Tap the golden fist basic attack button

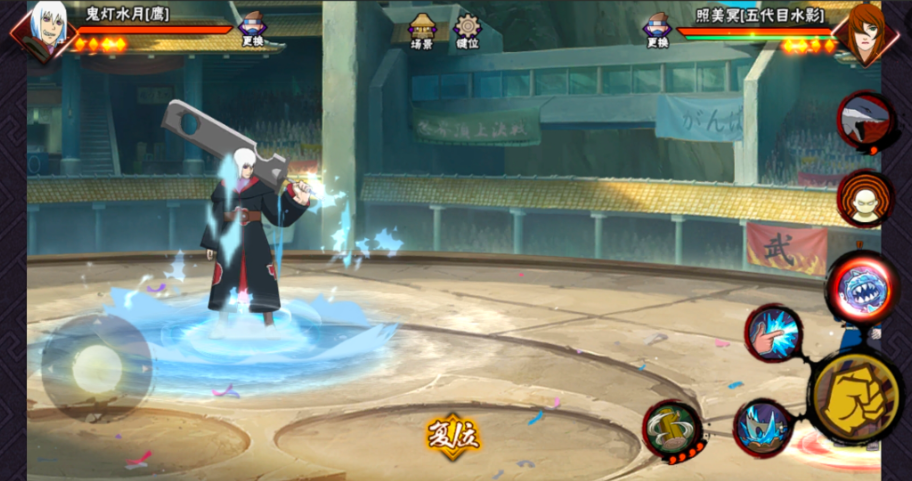point(853,395)
